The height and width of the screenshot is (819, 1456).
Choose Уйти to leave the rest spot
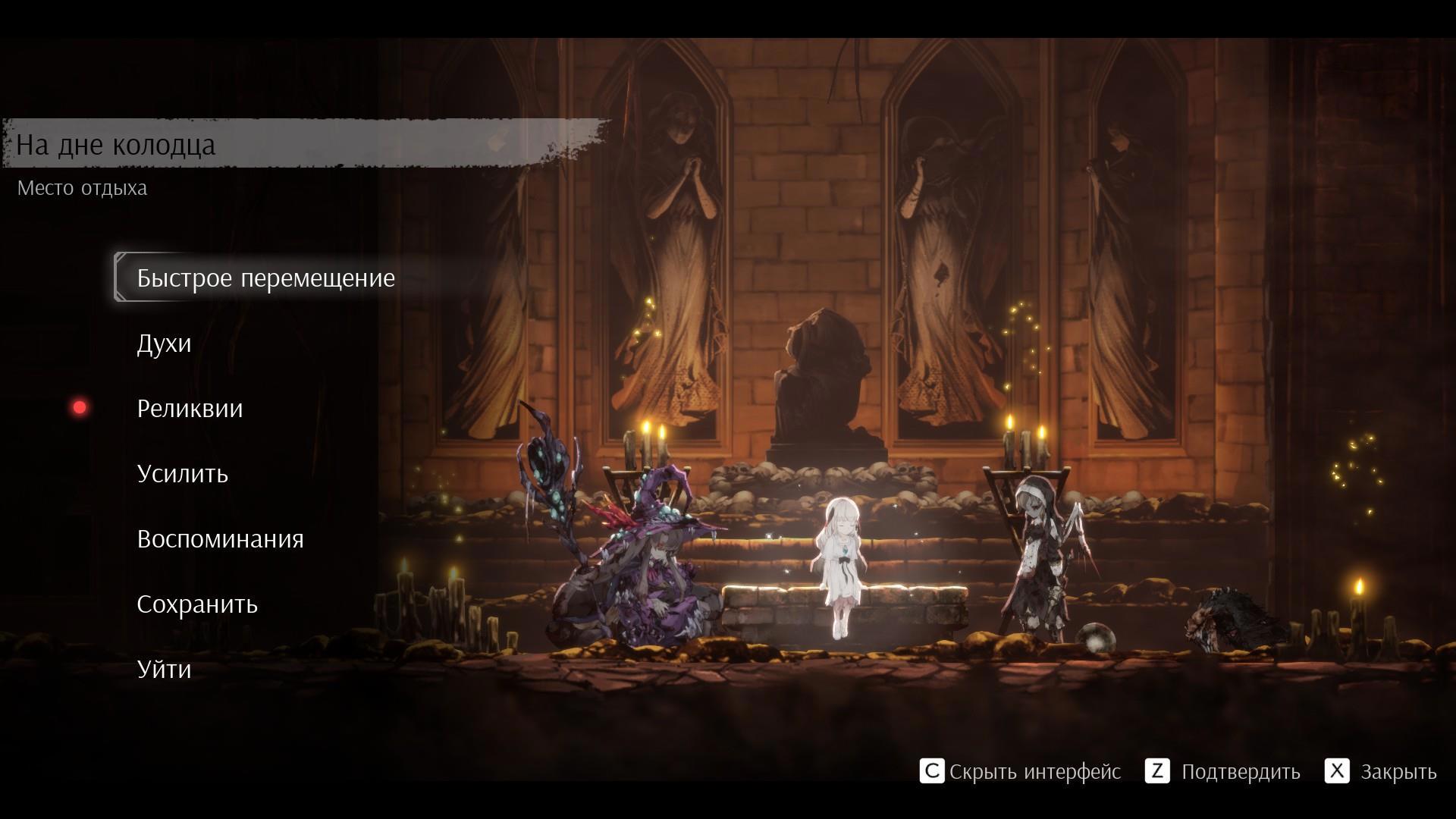pyautogui.click(x=164, y=670)
